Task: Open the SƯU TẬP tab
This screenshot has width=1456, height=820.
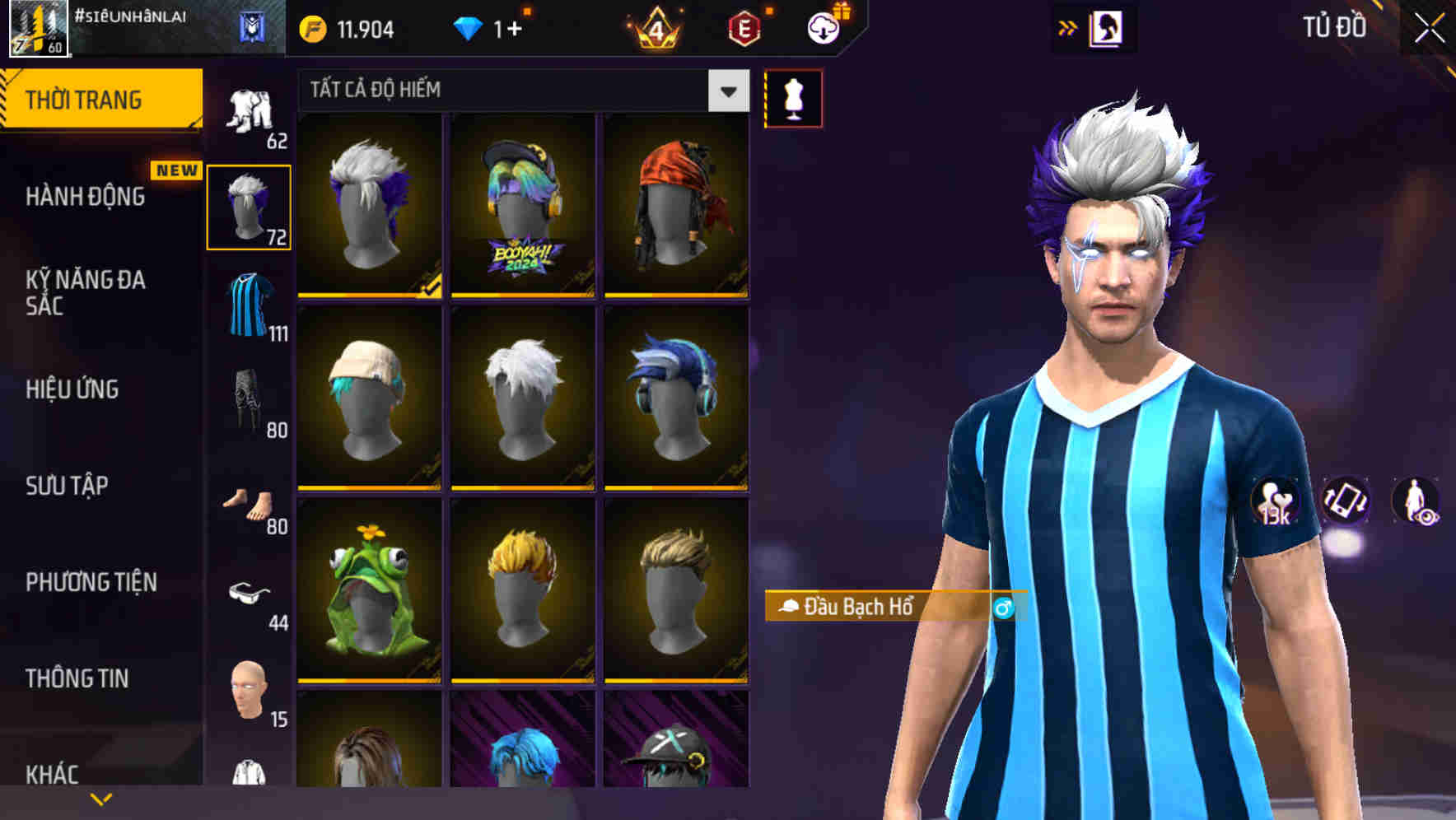Action: pos(66,487)
